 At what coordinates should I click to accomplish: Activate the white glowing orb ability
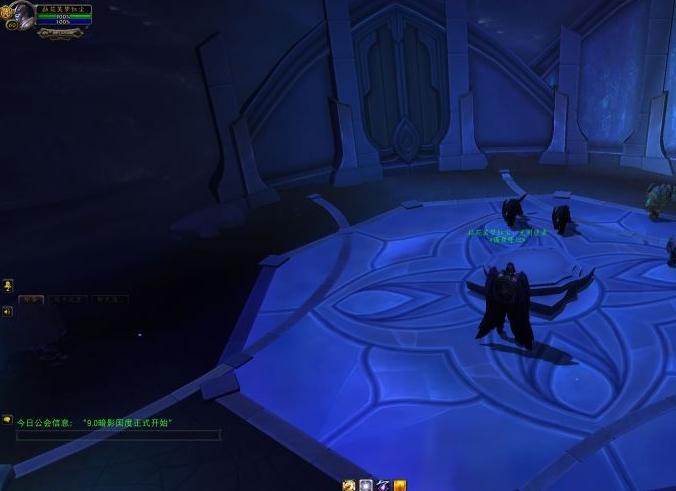366,485
